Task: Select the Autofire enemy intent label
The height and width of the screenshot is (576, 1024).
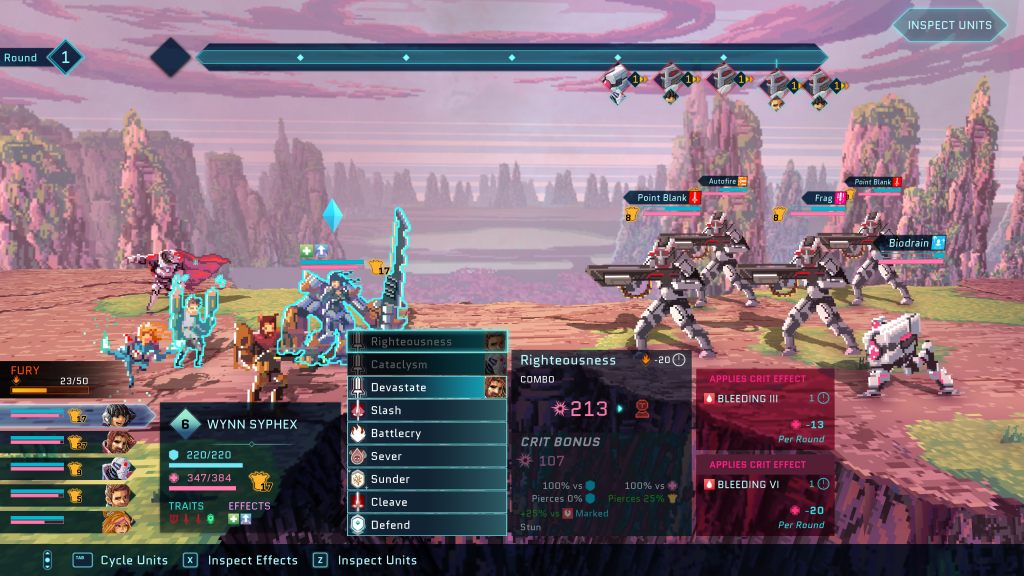Action: coord(723,181)
